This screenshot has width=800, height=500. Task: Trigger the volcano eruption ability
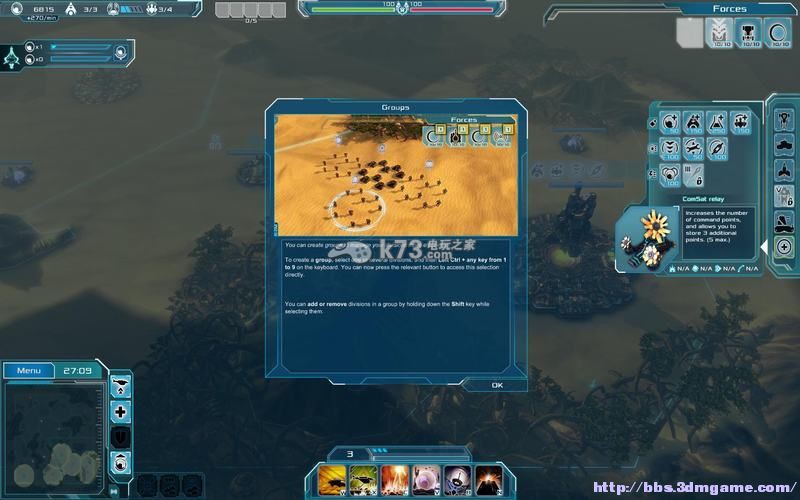click(488, 479)
